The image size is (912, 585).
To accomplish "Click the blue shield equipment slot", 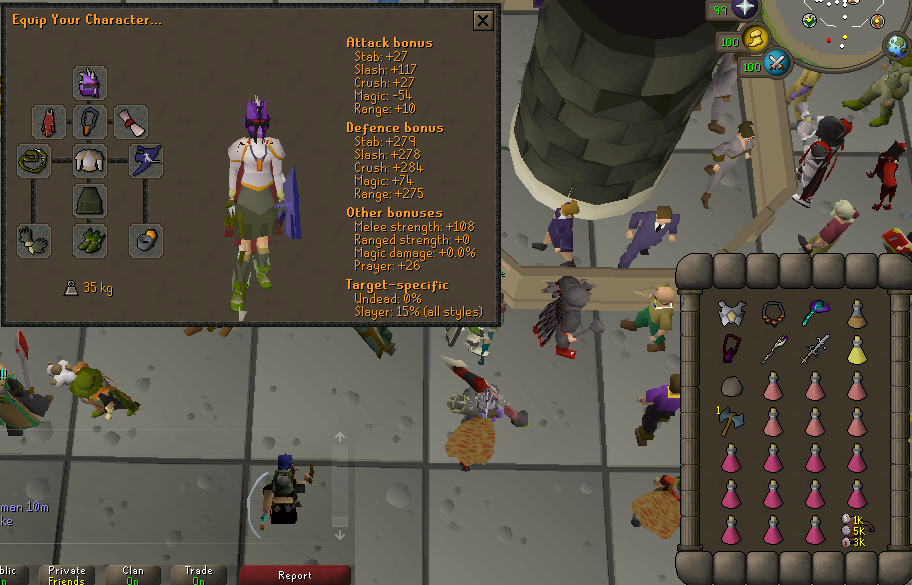I will point(146,161).
